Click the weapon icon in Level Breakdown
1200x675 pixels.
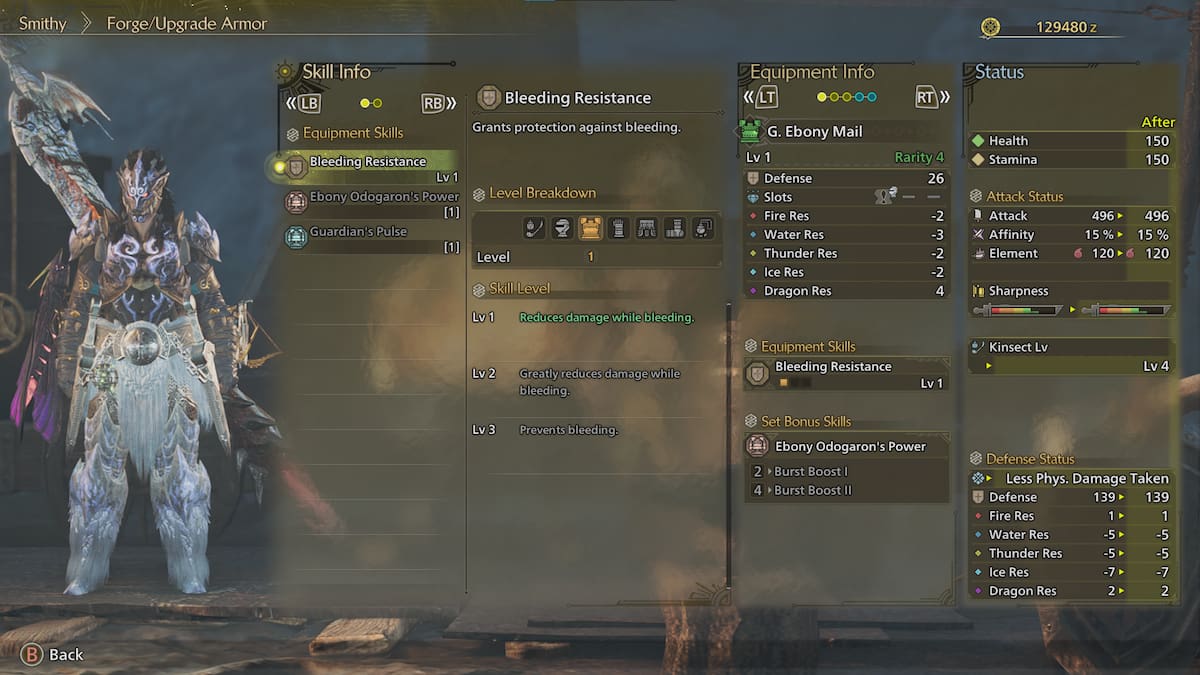535,228
